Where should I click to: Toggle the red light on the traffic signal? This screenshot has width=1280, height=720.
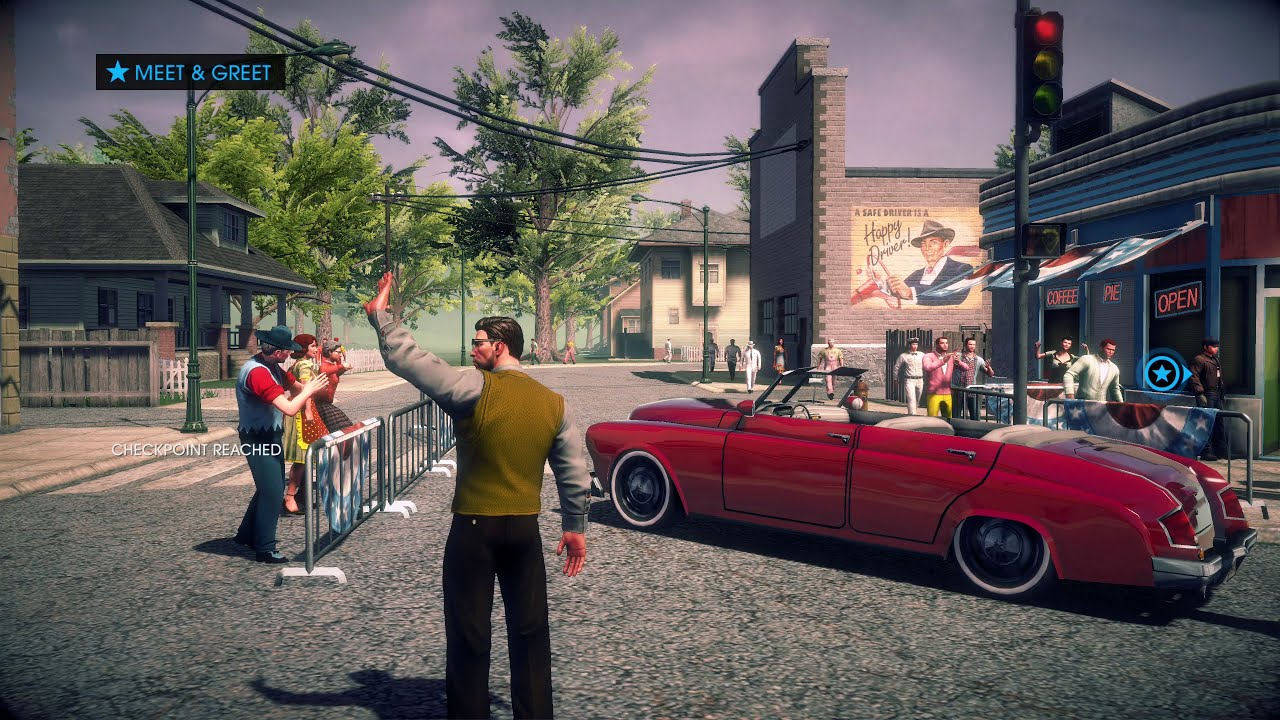(1044, 30)
